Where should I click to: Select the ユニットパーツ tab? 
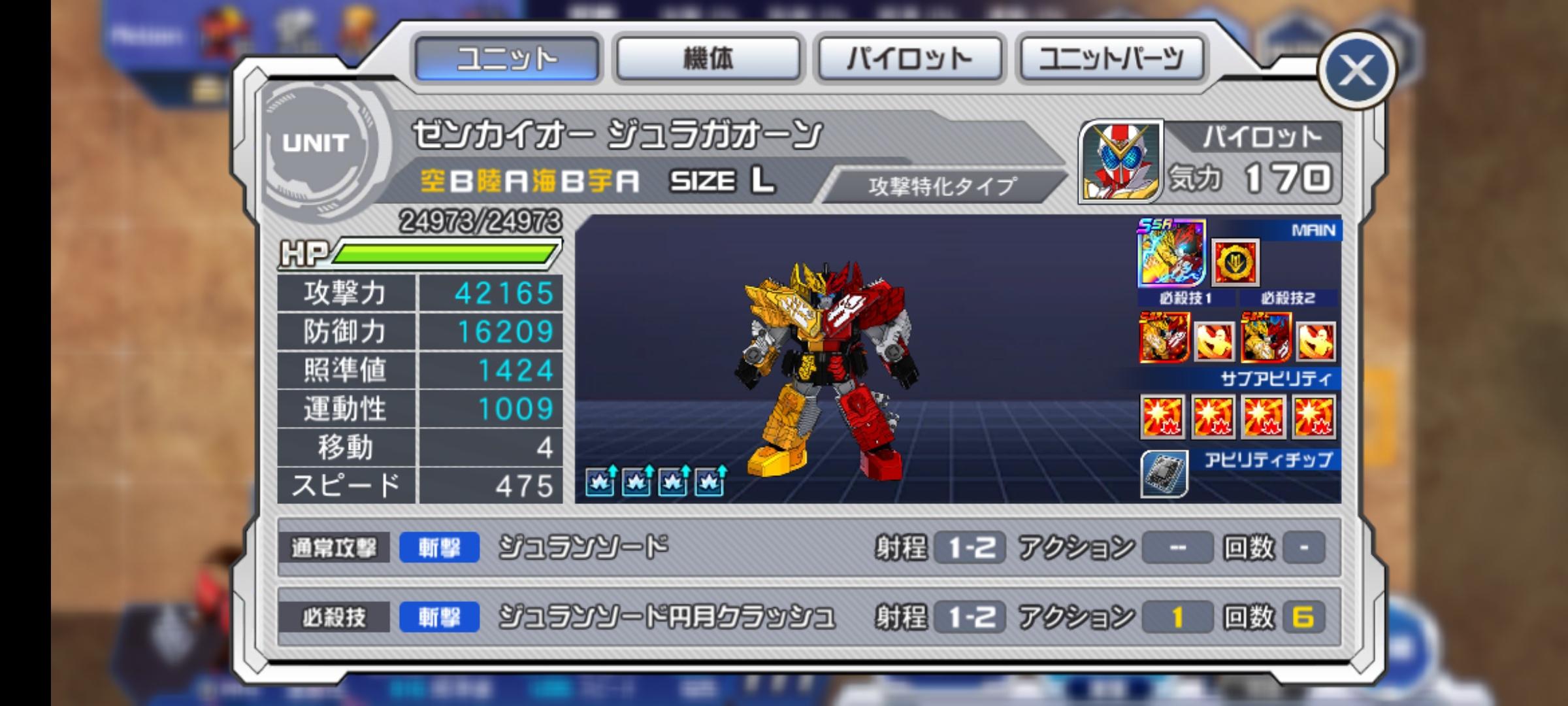coord(1111,59)
